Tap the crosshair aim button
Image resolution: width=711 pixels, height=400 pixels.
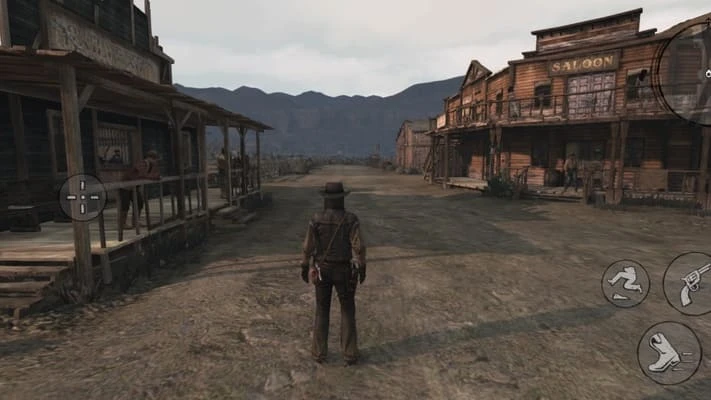tap(83, 197)
